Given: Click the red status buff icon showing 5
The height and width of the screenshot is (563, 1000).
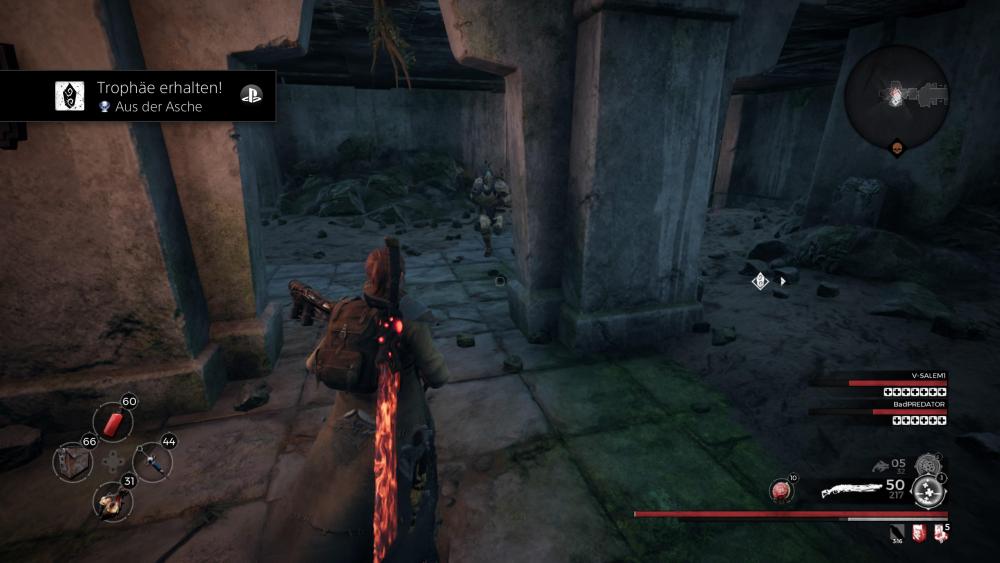Looking at the screenshot, I should (x=939, y=535).
